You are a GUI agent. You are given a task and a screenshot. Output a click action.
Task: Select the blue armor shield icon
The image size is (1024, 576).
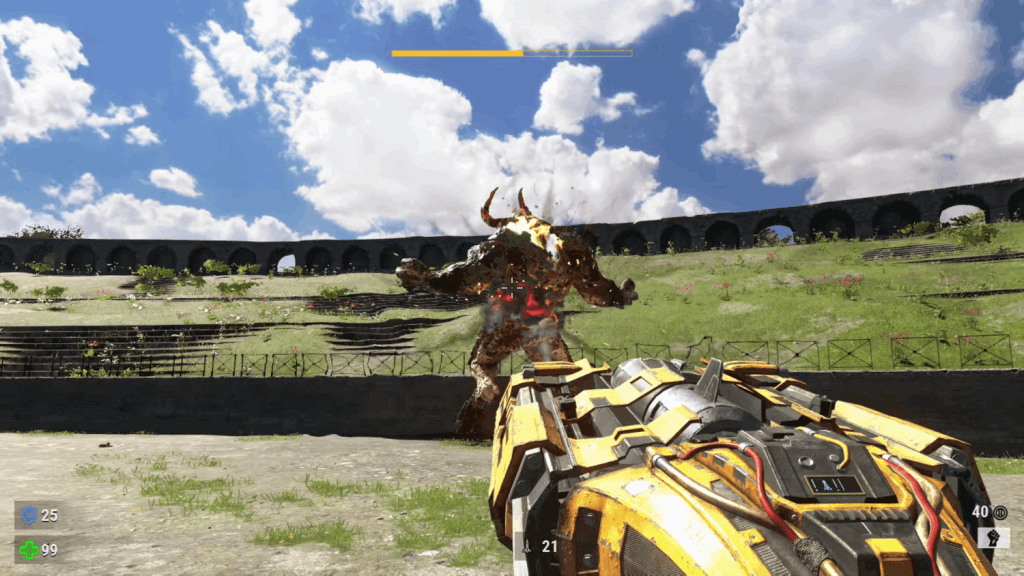pyautogui.click(x=28, y=515)
